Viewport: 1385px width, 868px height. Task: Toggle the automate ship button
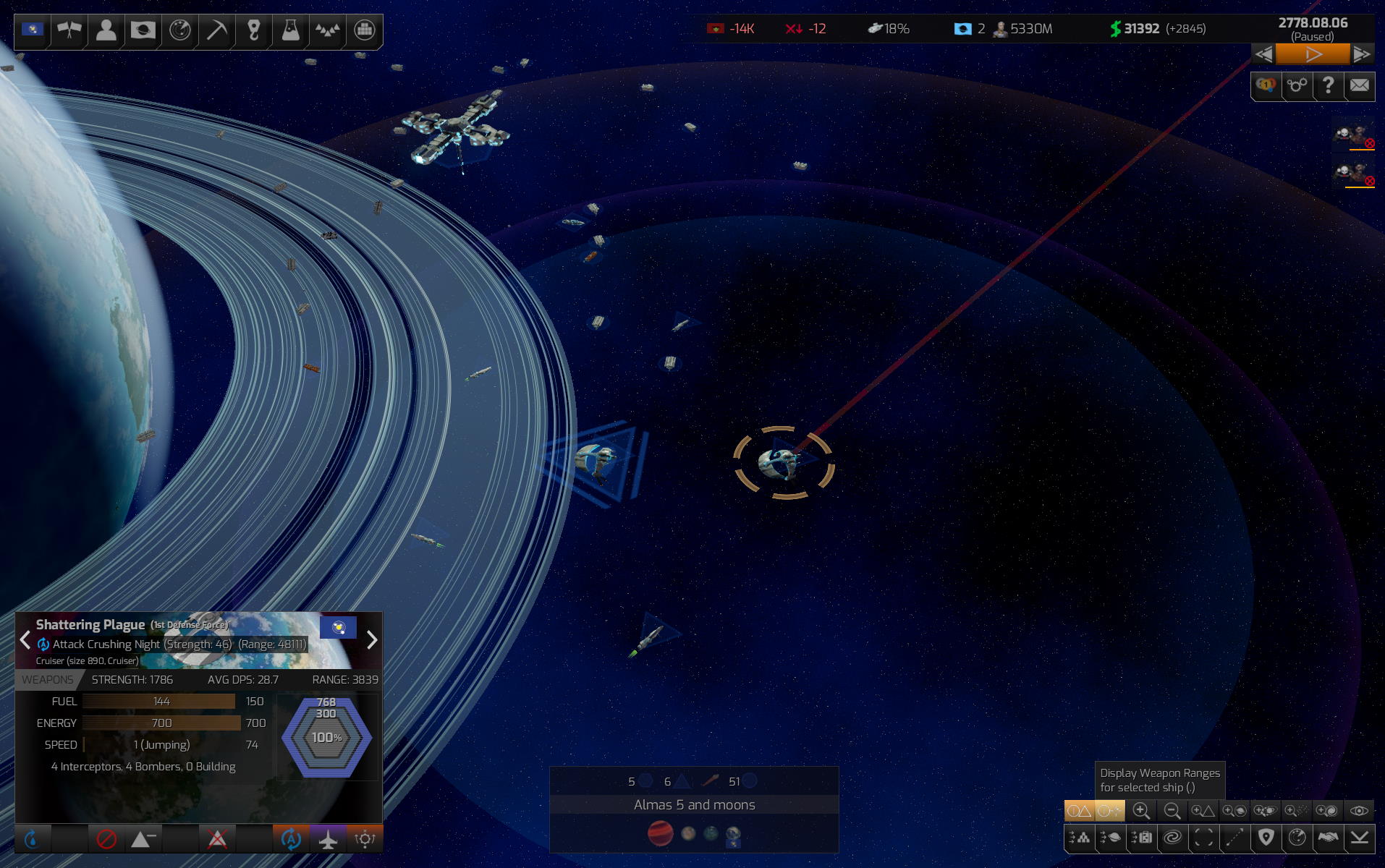pyautogui.click(x=291, y=839)
